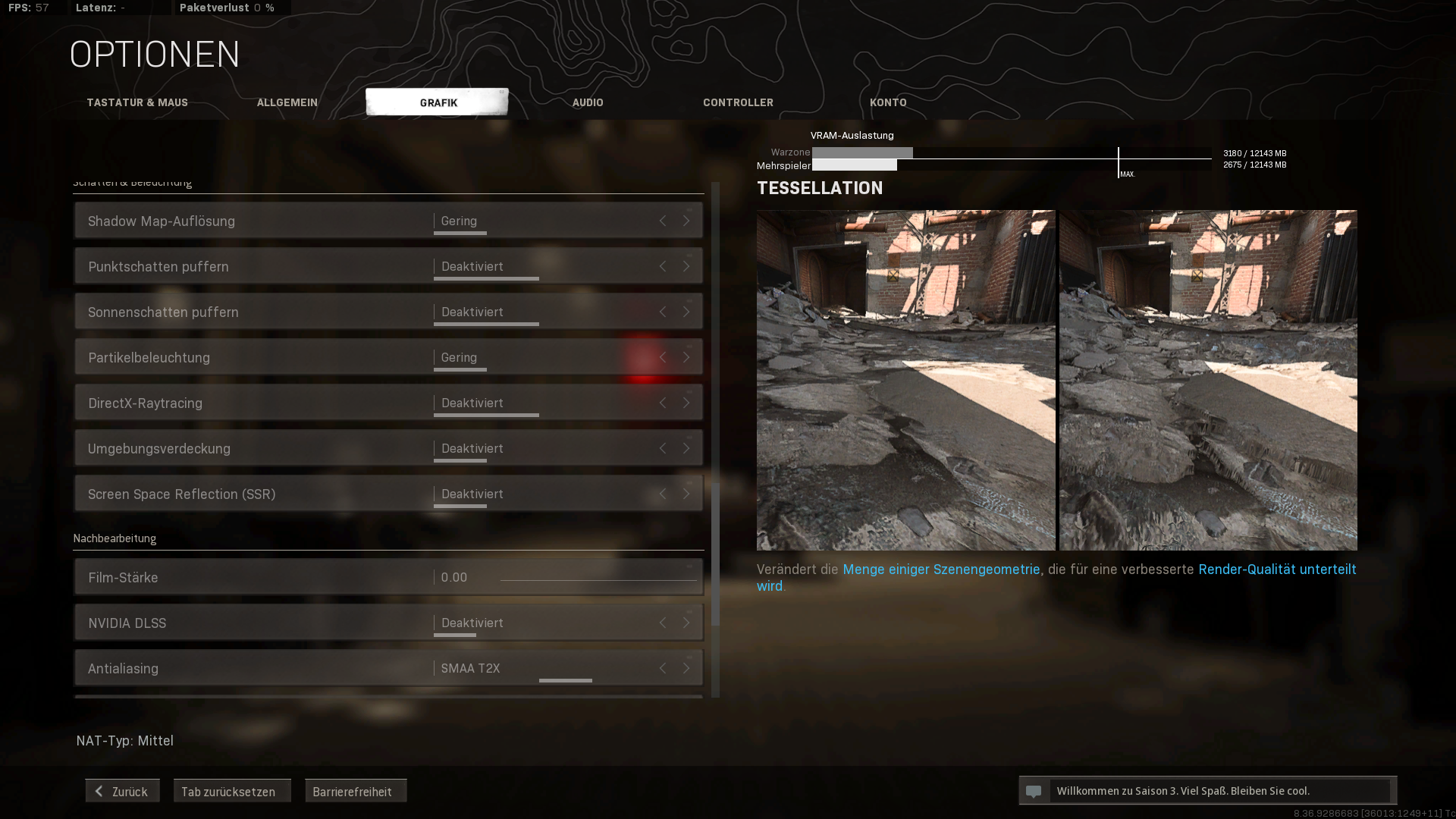Screen dimensions: 1456x819
Task: Activate Sonnenschatten puffern
Action: tap(686, 312)
